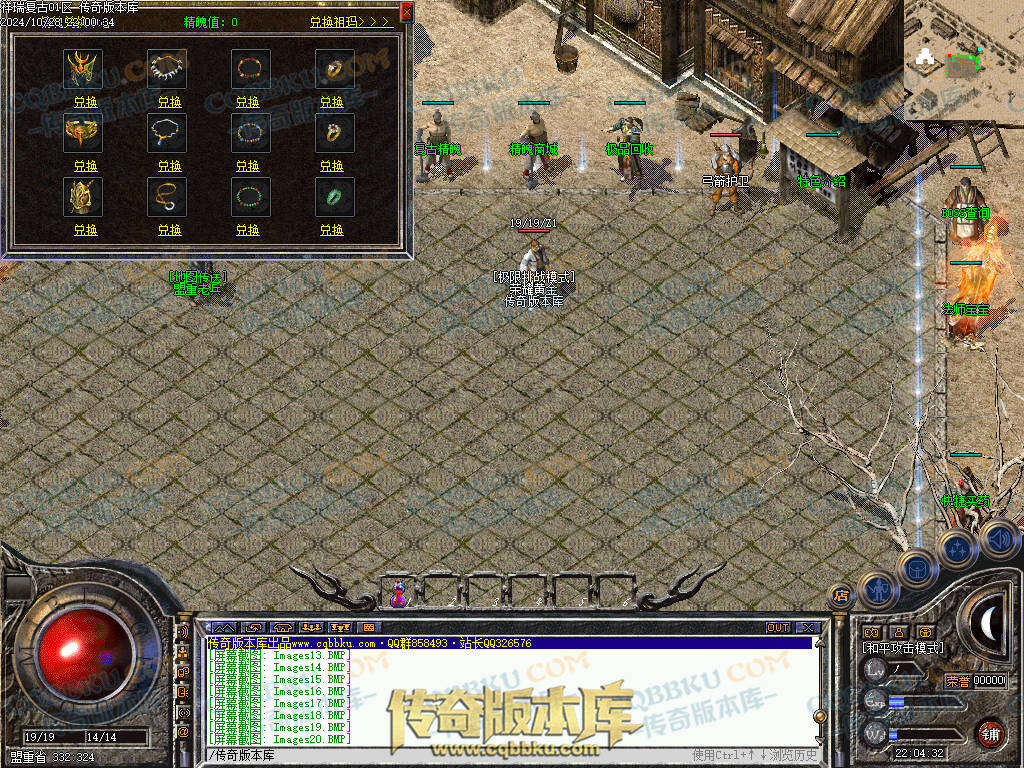This screenshot has width=1024, height=768.
Task: Open the round 铺 stall button
Action: [991, 733]
